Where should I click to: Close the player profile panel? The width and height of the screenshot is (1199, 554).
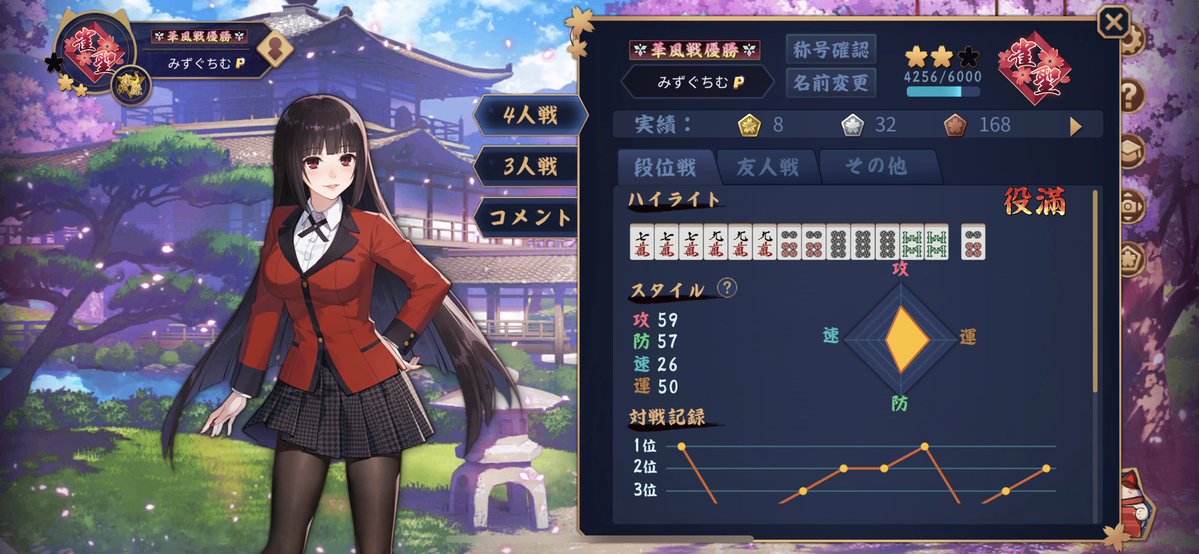[1113, 22]
